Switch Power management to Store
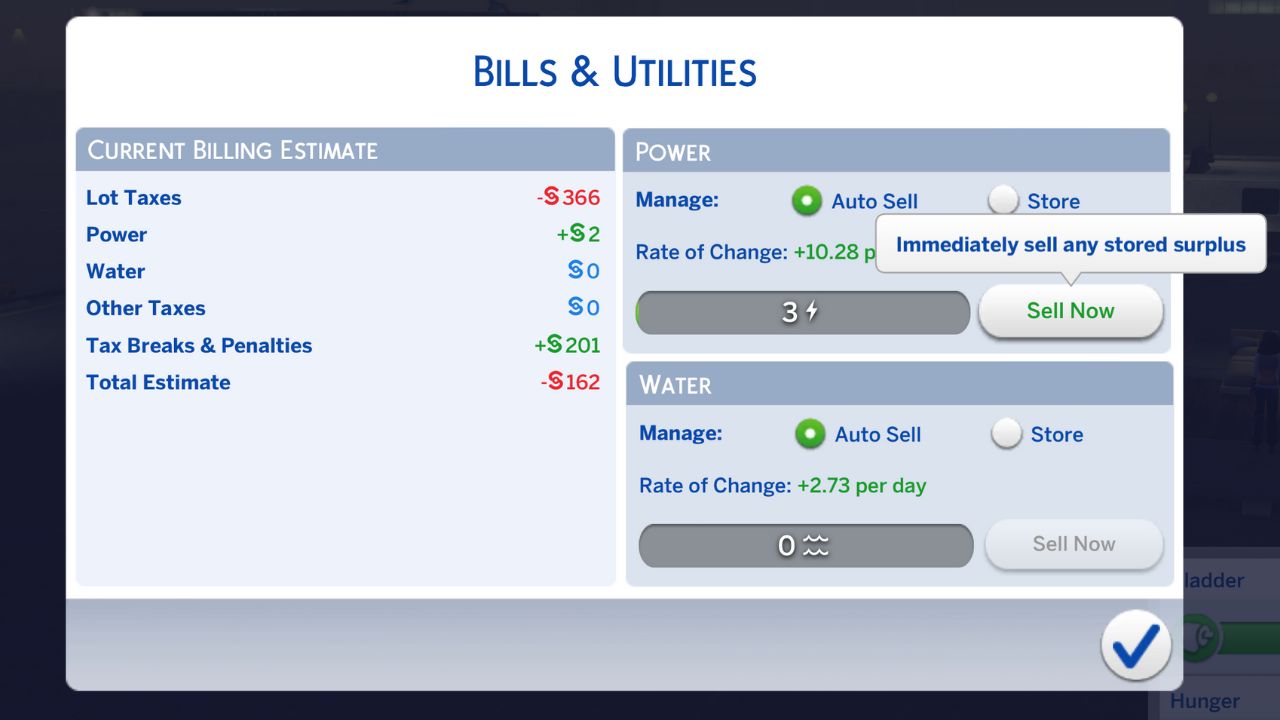 click(x=1003, y=200)
